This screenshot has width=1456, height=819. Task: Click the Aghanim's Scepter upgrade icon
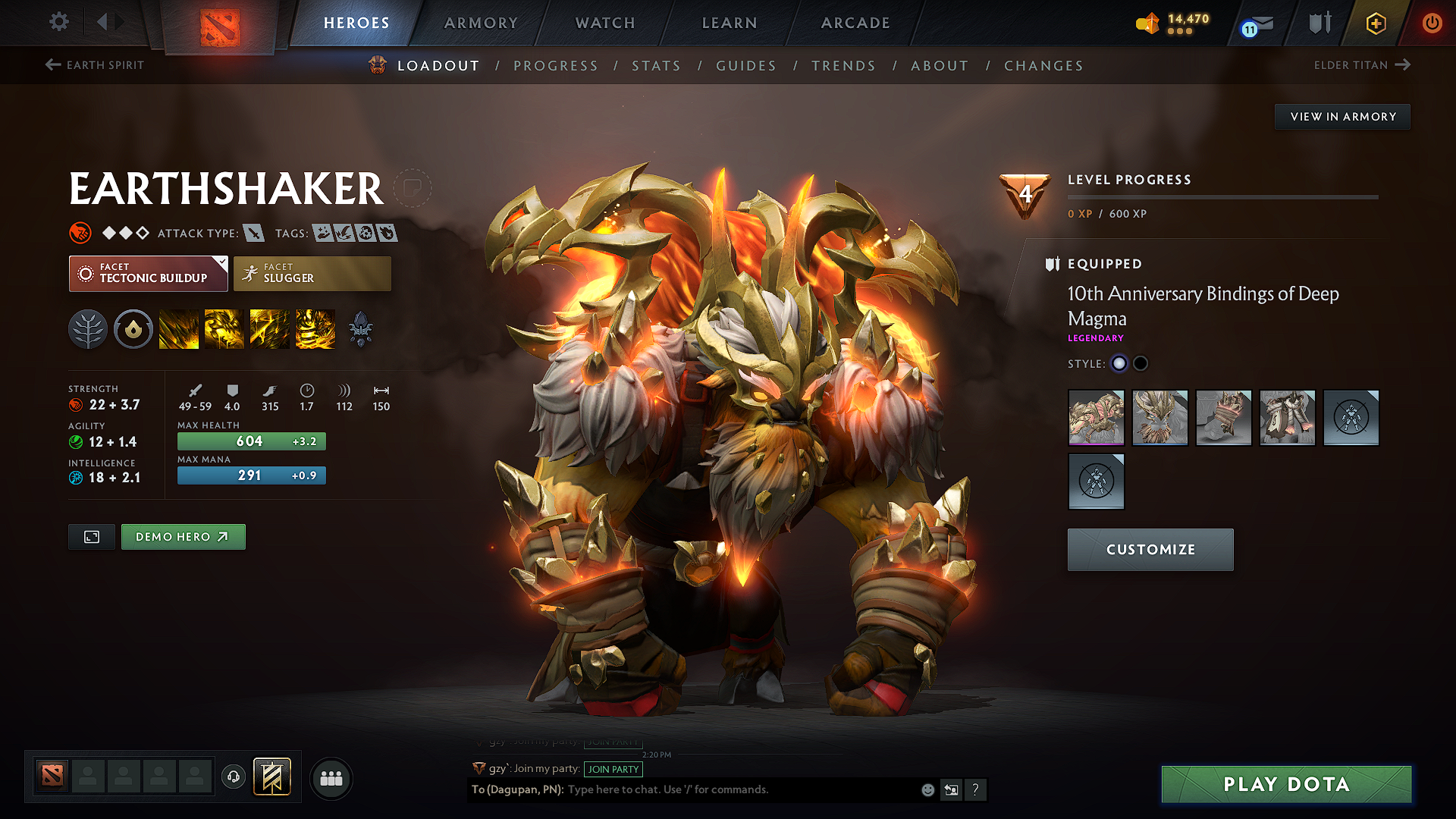362,328
